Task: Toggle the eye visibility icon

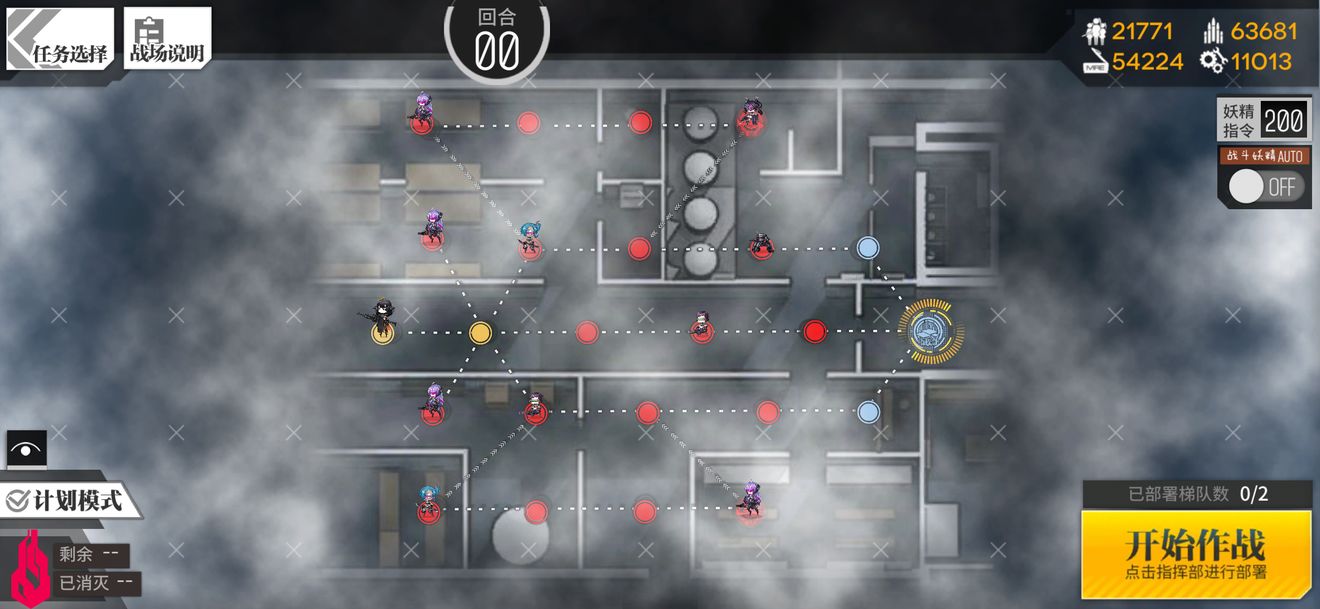Action: pyautogui.click(x=27, y=449)
